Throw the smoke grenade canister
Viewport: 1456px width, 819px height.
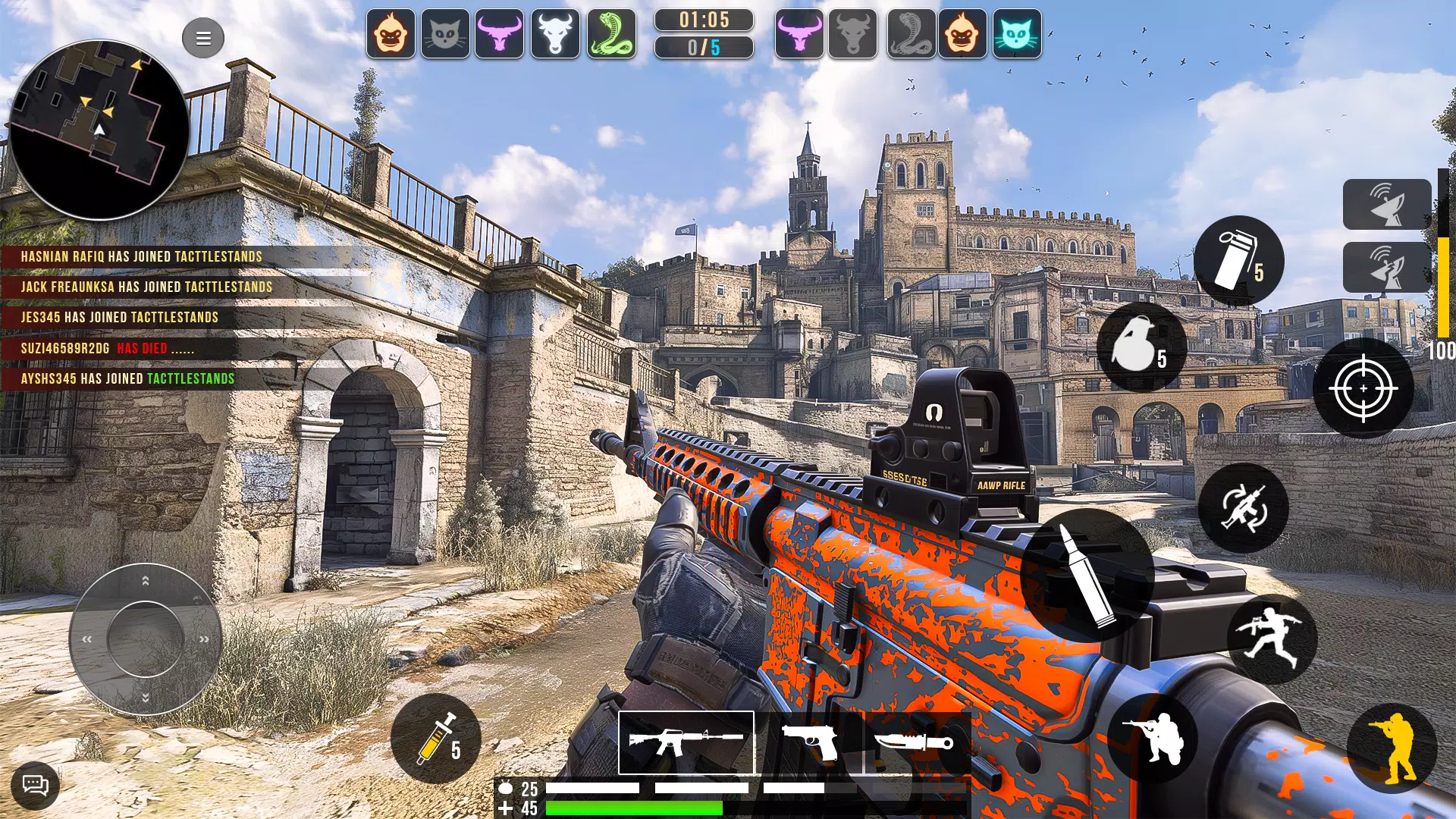point(1238,261)
